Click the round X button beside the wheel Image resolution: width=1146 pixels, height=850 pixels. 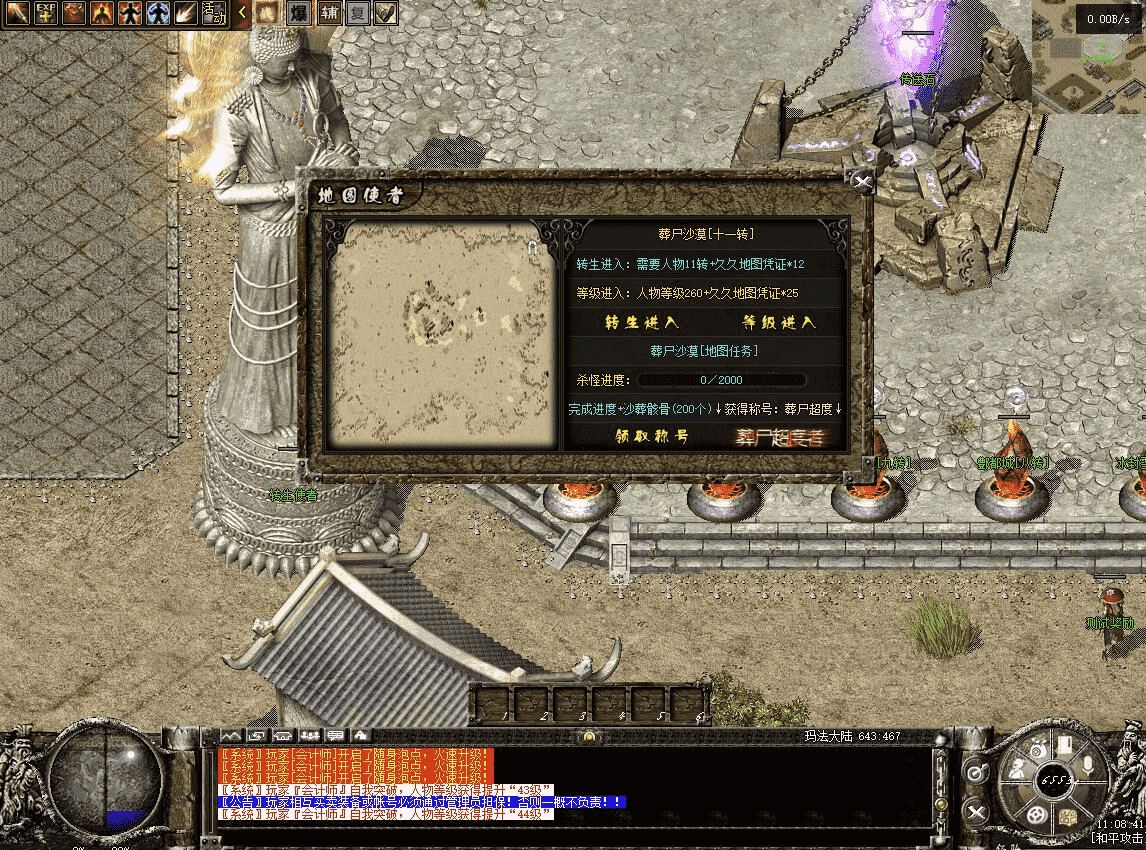[x=977, y=812]
